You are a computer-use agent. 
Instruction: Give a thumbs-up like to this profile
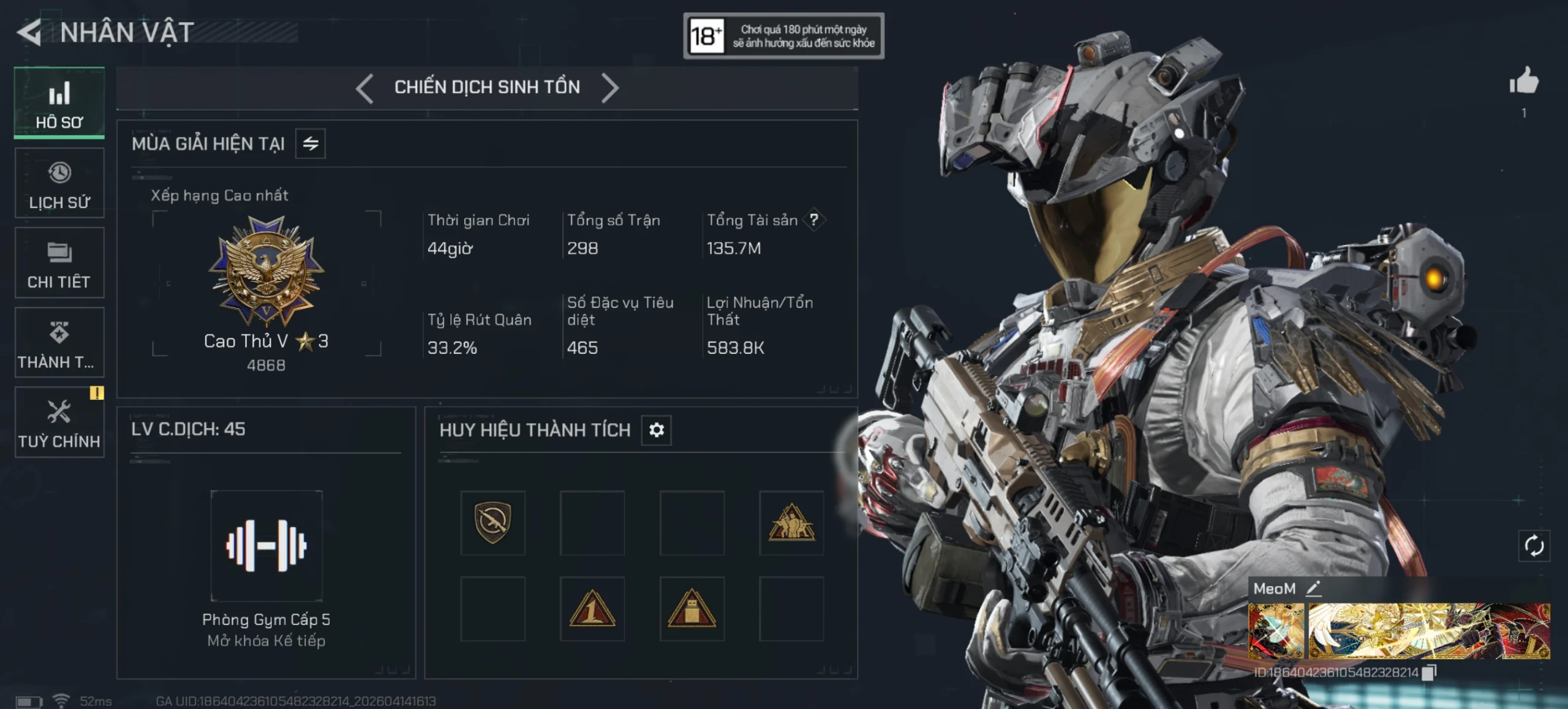[1523, 81]
